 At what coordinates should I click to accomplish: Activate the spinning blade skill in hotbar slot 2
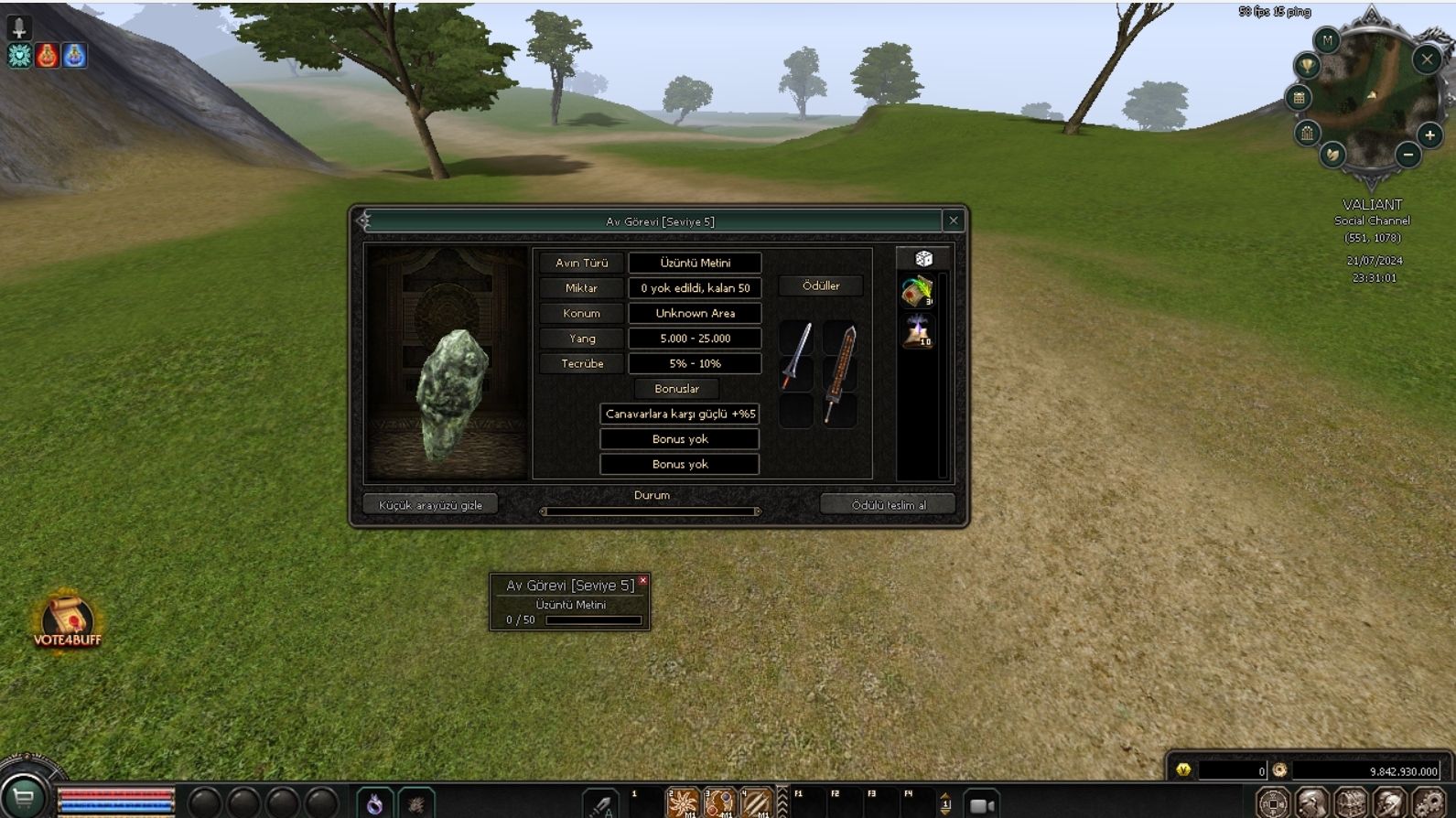pyautogui.click(x=683, y=802)
